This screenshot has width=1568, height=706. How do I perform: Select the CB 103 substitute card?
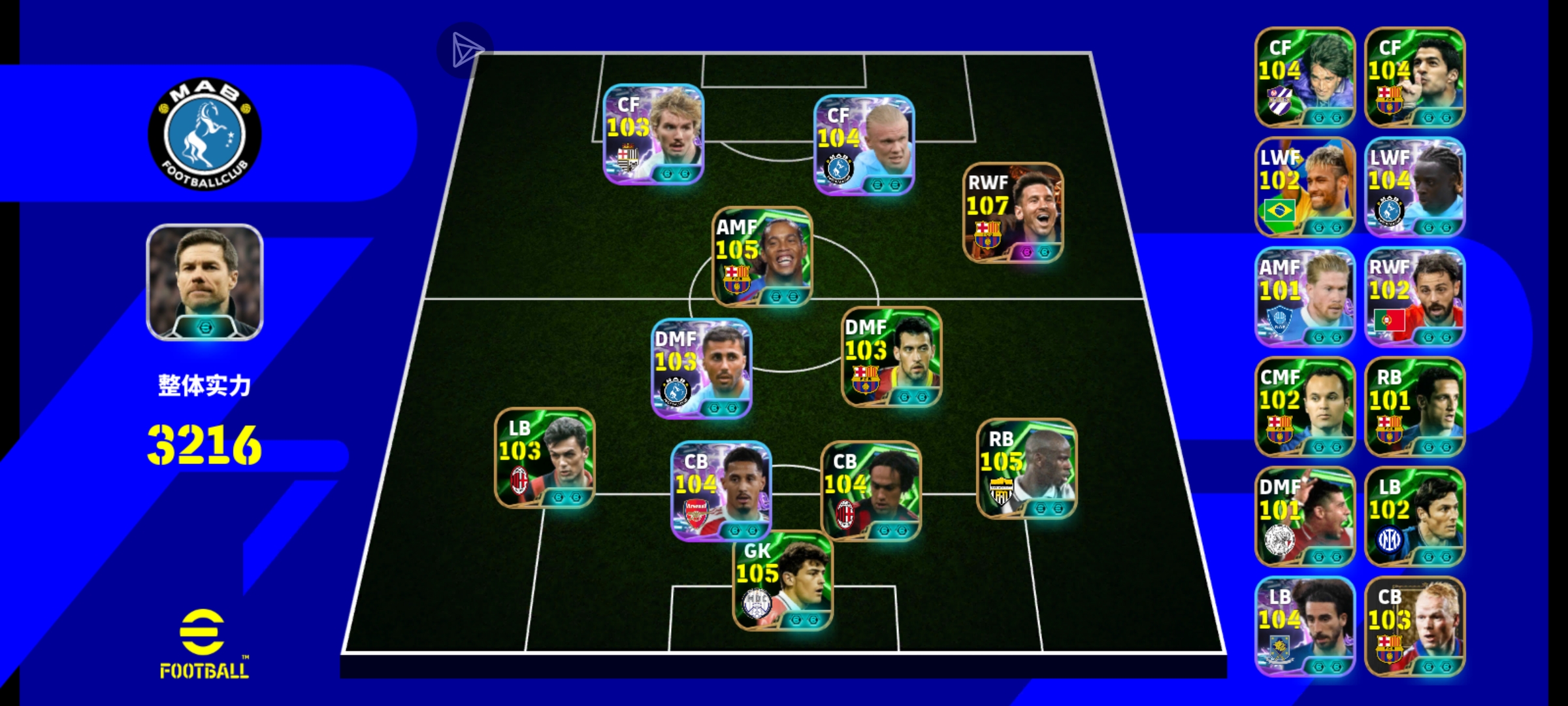coord(1414,626)
